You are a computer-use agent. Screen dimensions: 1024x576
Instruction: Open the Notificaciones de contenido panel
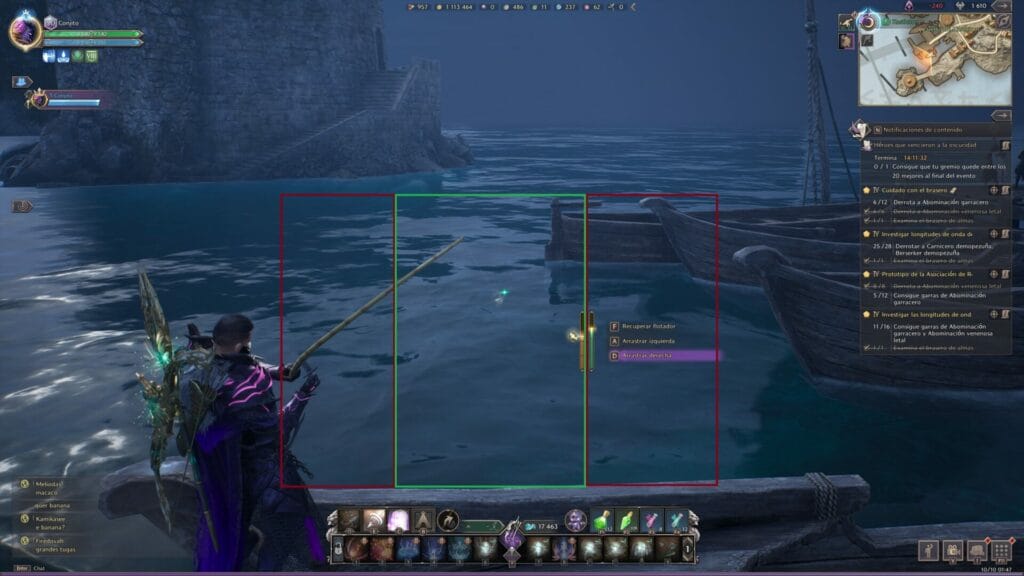point(918,130)
